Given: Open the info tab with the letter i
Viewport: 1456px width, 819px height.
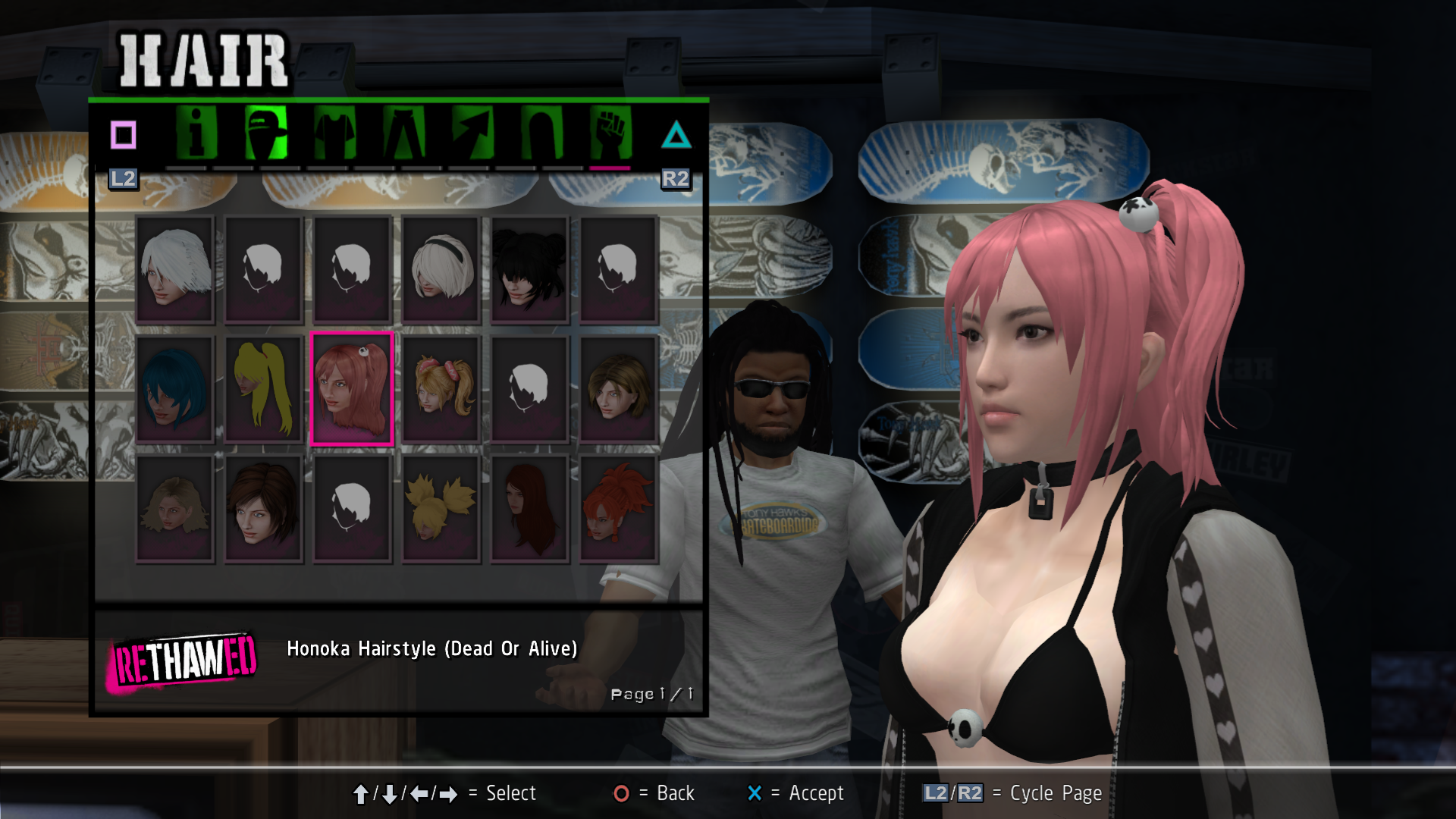Looking at the screenshot, I should [196, 133].
